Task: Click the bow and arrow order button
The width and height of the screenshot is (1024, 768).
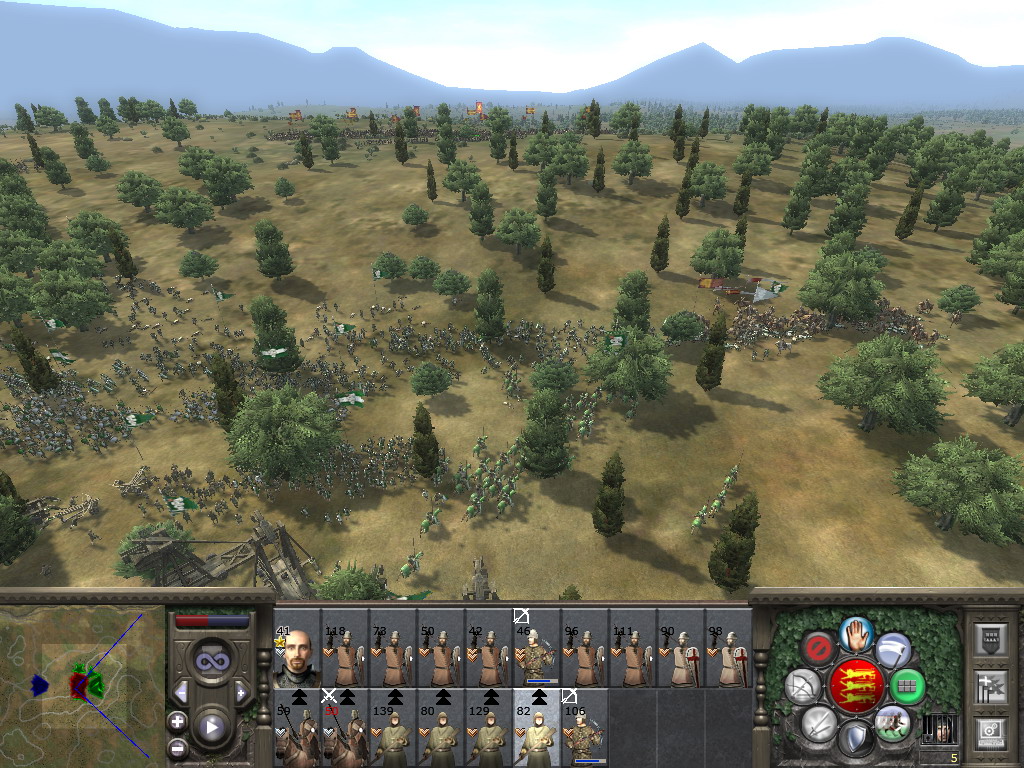Action: click(x=803, y=687)
